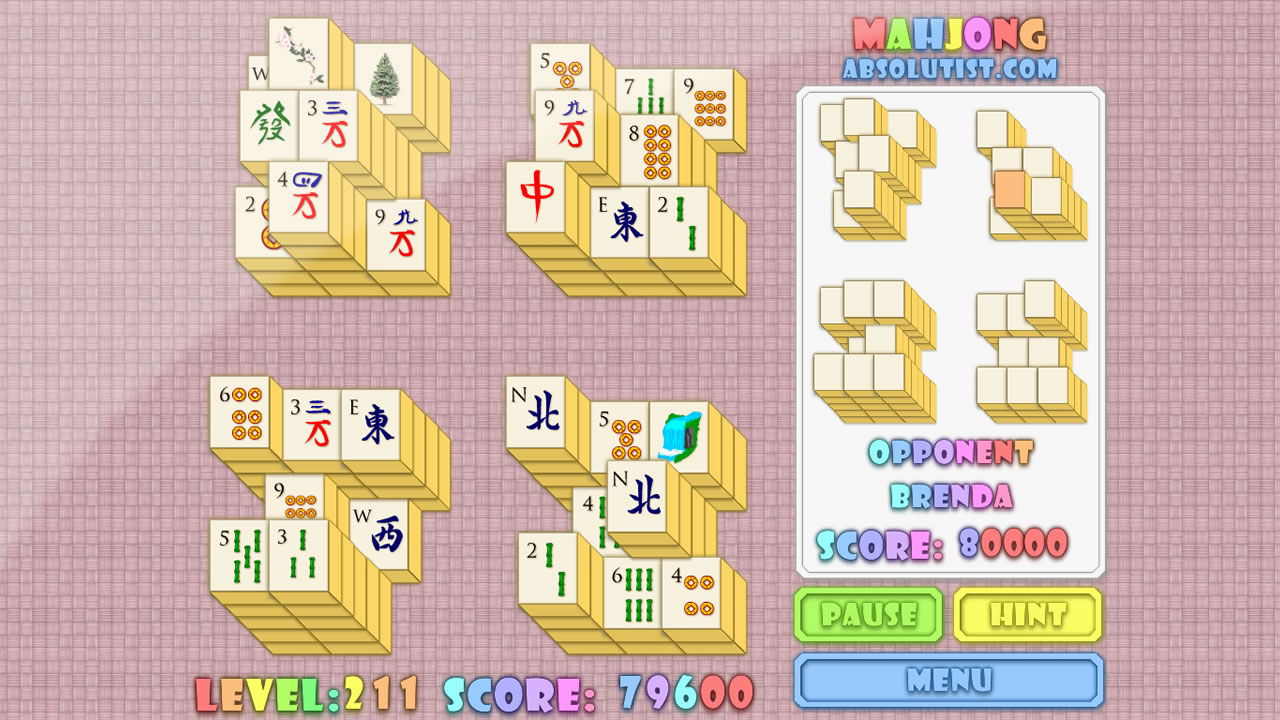
Task: Click the waterfall season tile
Action: click(681, 435)
